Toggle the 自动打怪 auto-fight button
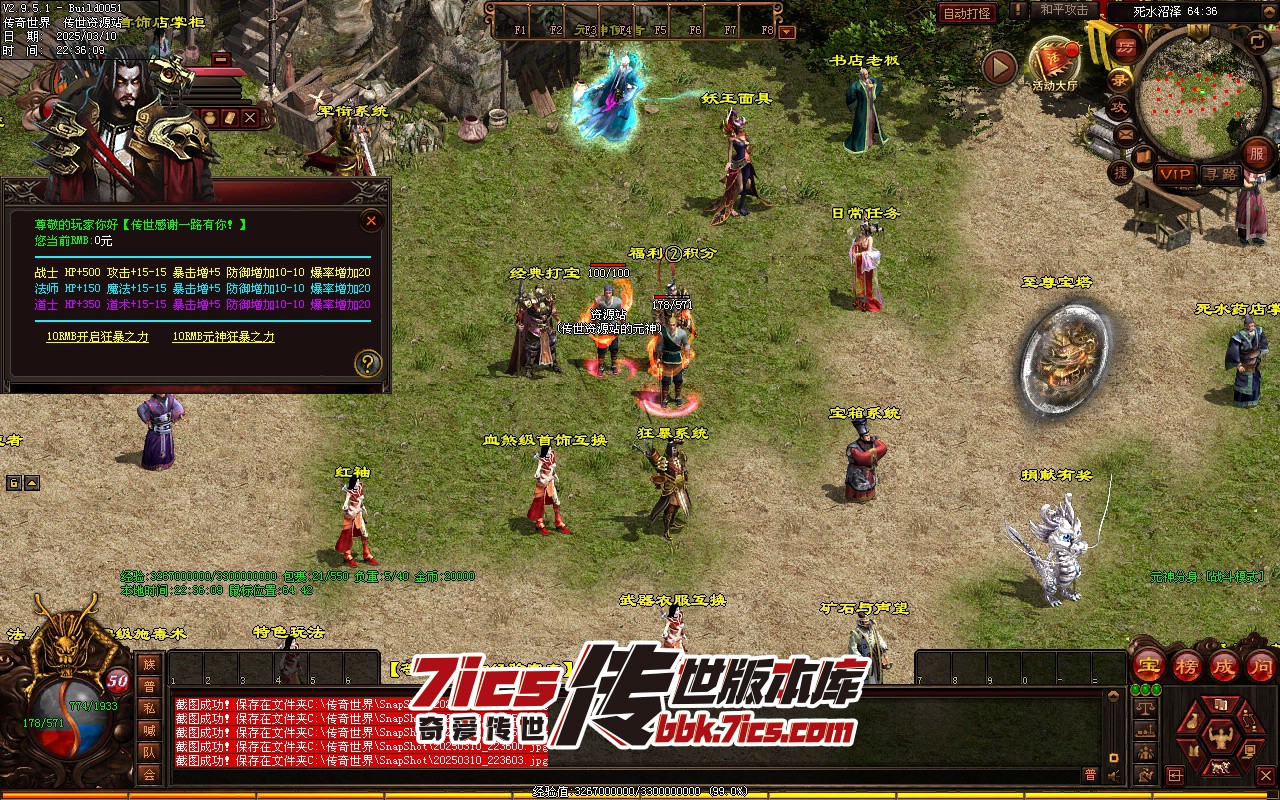1280x800 pixels. (967, 13)
